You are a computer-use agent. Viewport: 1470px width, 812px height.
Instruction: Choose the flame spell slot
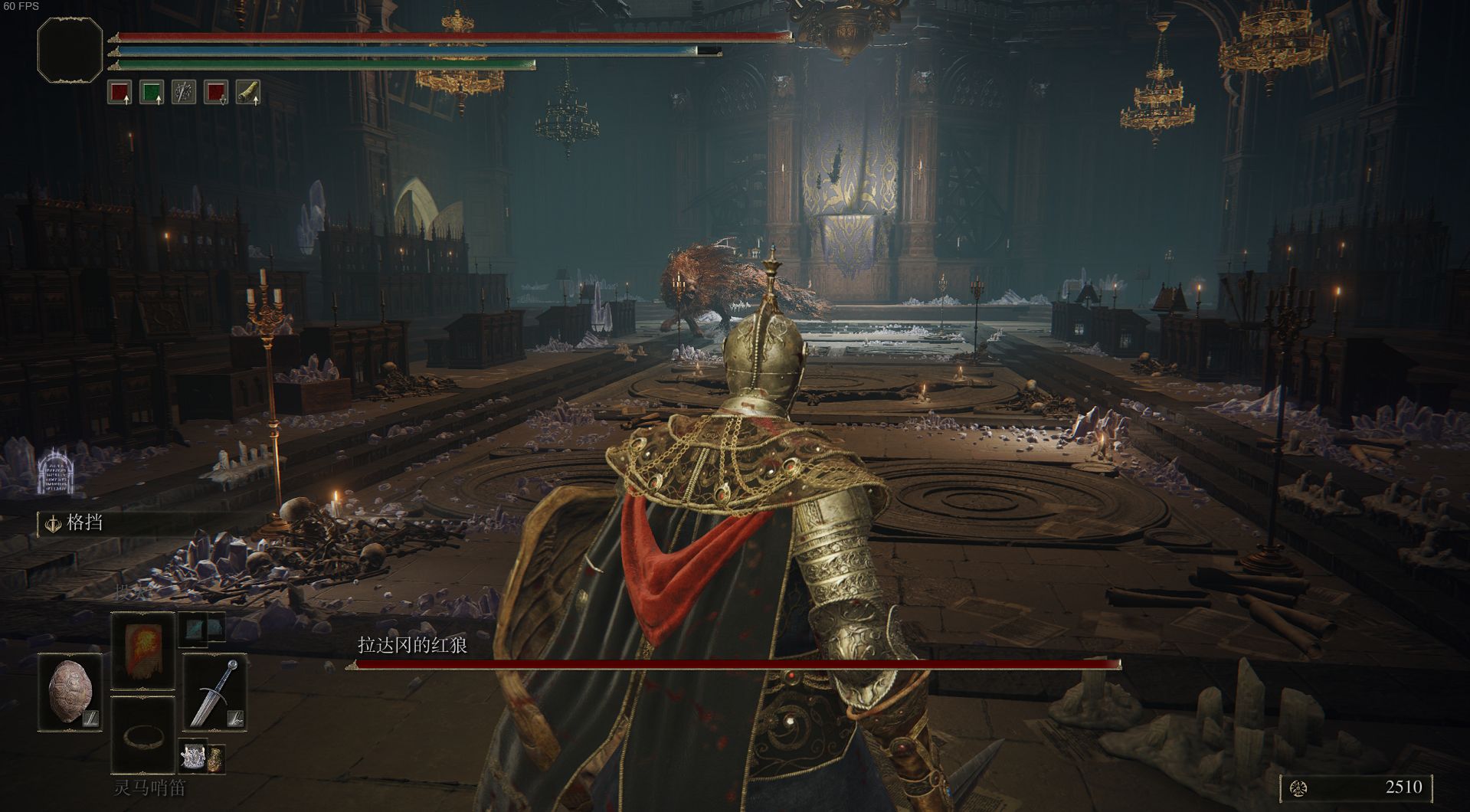click(143, 651)
